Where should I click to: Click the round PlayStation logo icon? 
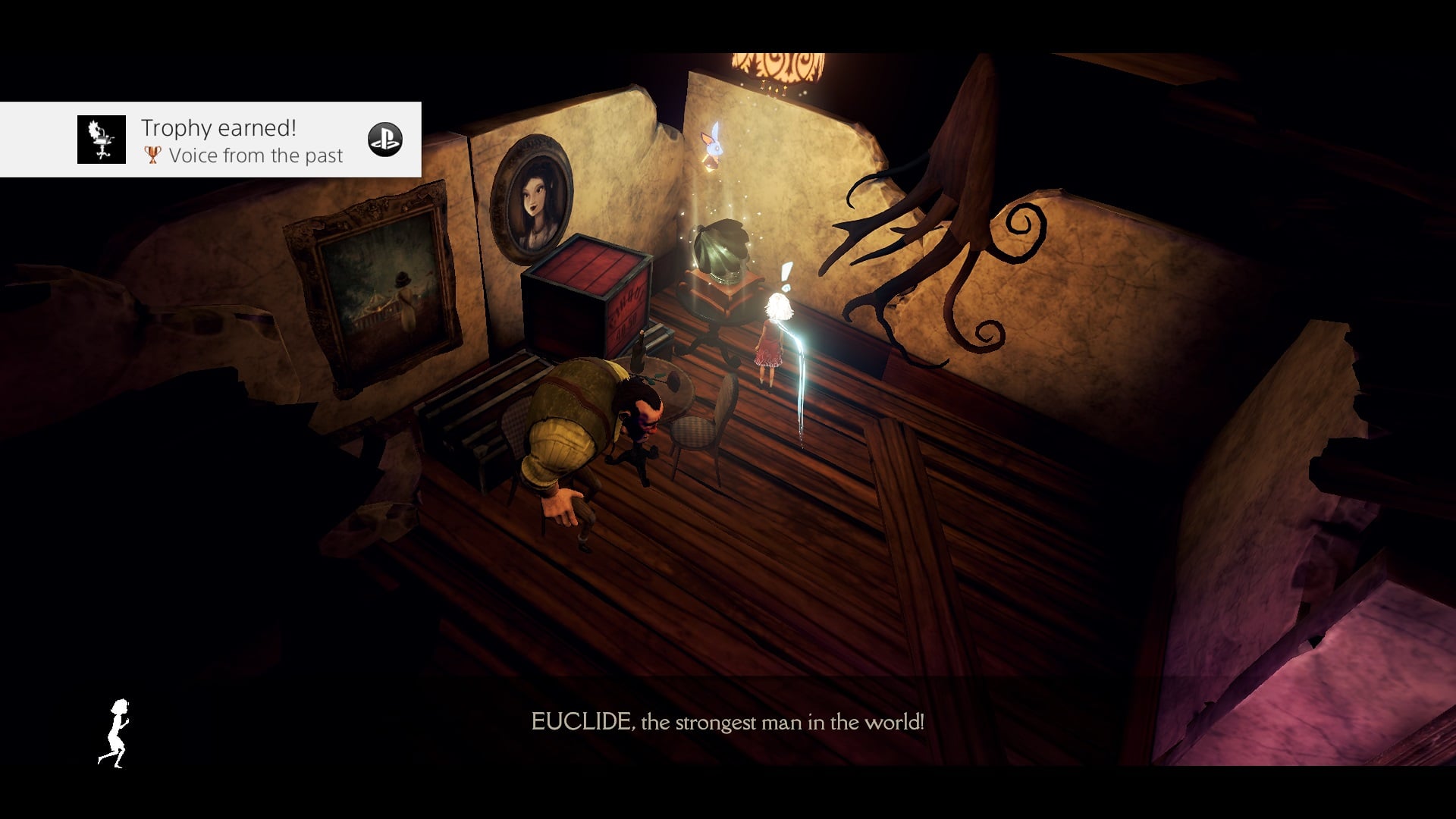384,140
